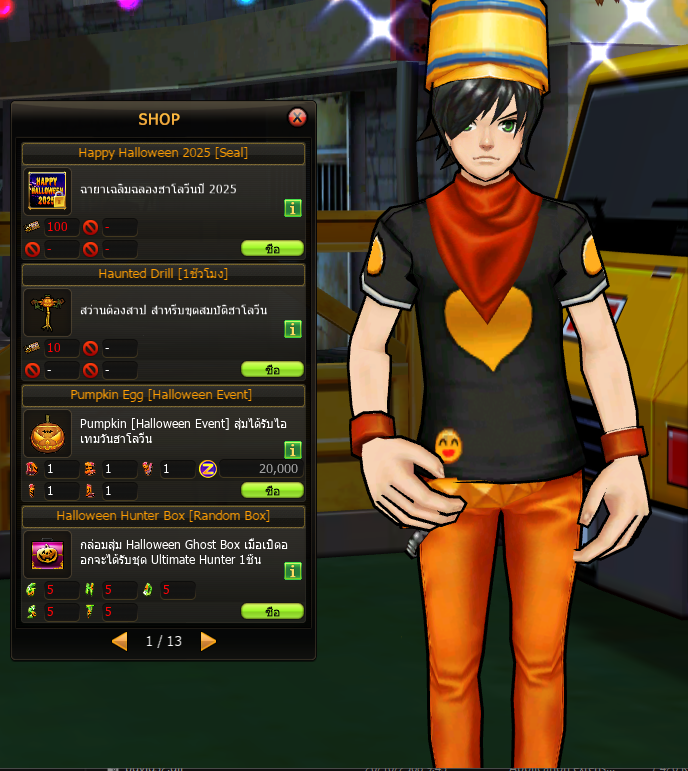Buy the Pumpkin Egg
688x771 pixels.
[x=272, y=491]
